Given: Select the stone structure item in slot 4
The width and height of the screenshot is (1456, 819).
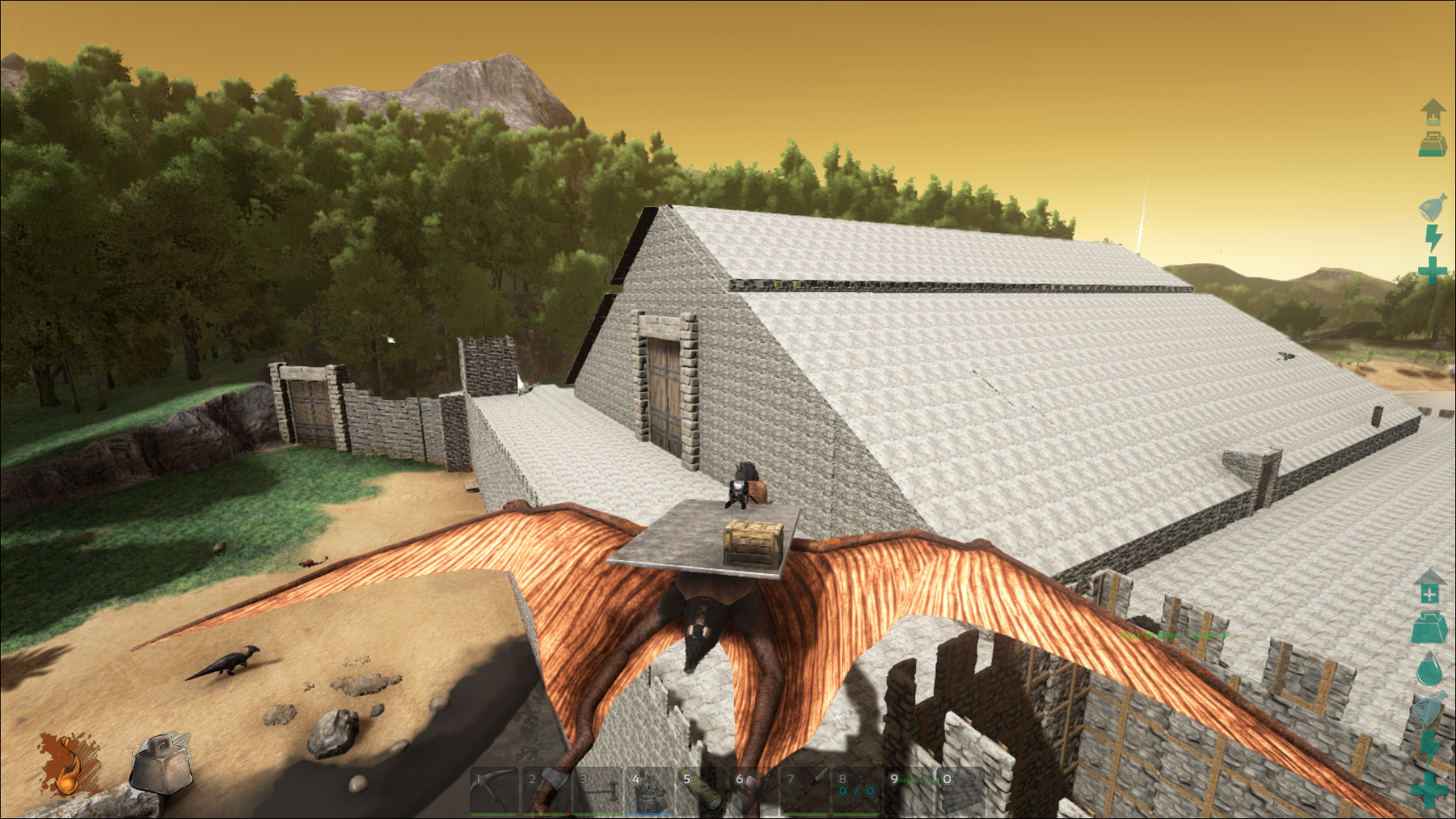Looking at the screenshot, I should (x=650, y=791).
